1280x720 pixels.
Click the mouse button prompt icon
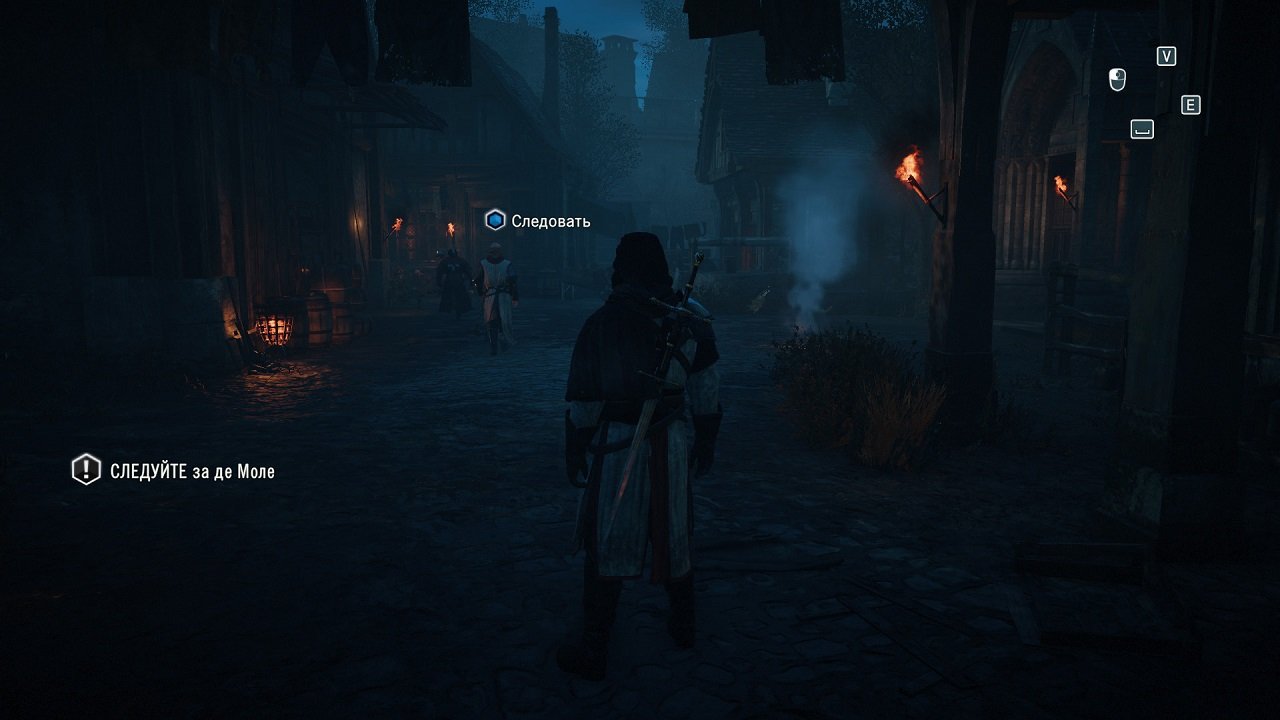[1116, 79]
